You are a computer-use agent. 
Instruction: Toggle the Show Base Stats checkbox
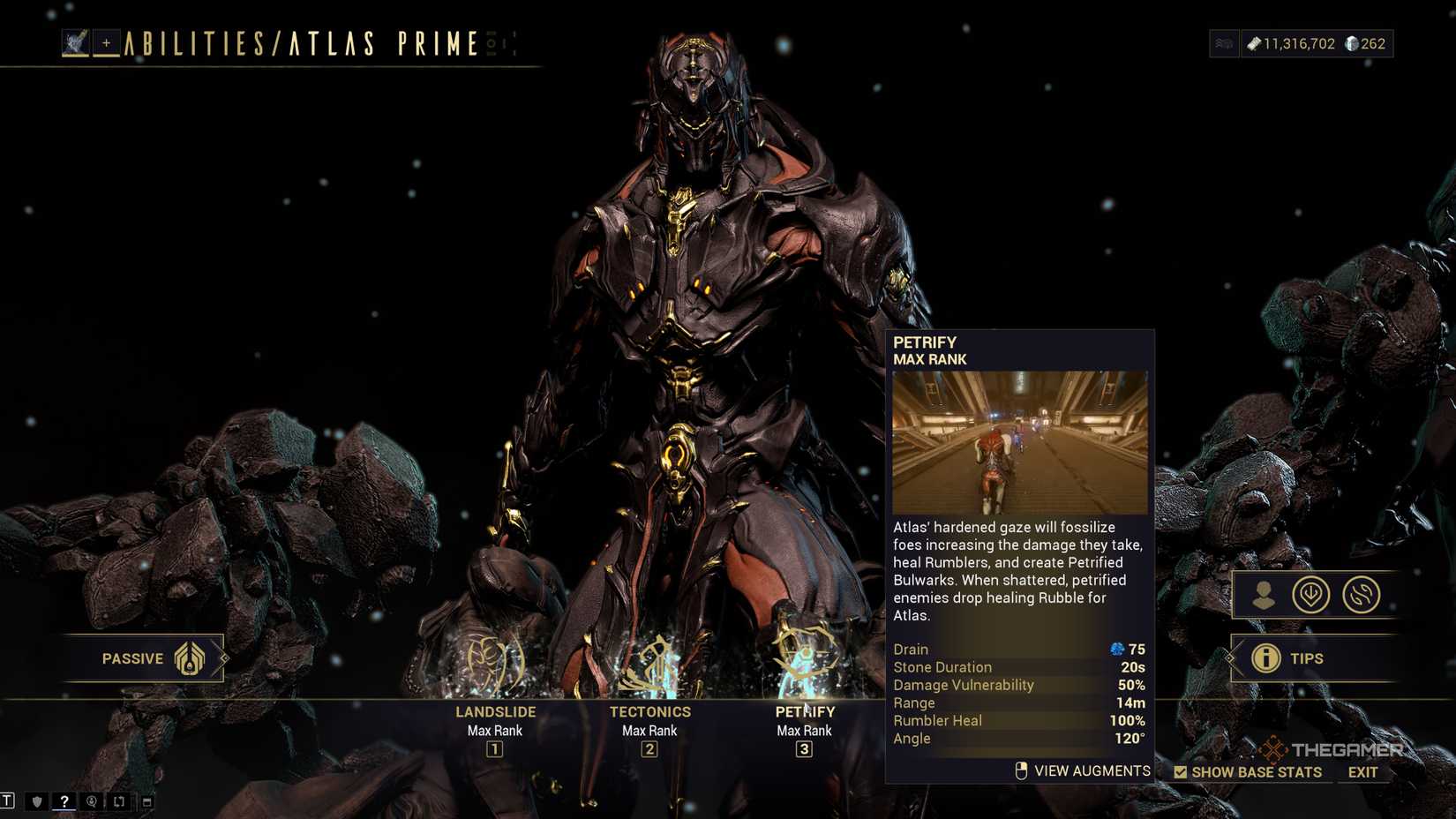coord(1180,771)
